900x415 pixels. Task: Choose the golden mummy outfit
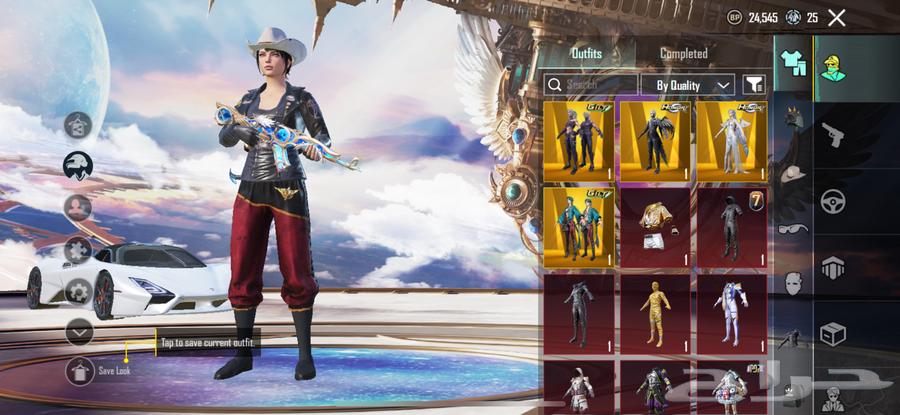point(656,314)
